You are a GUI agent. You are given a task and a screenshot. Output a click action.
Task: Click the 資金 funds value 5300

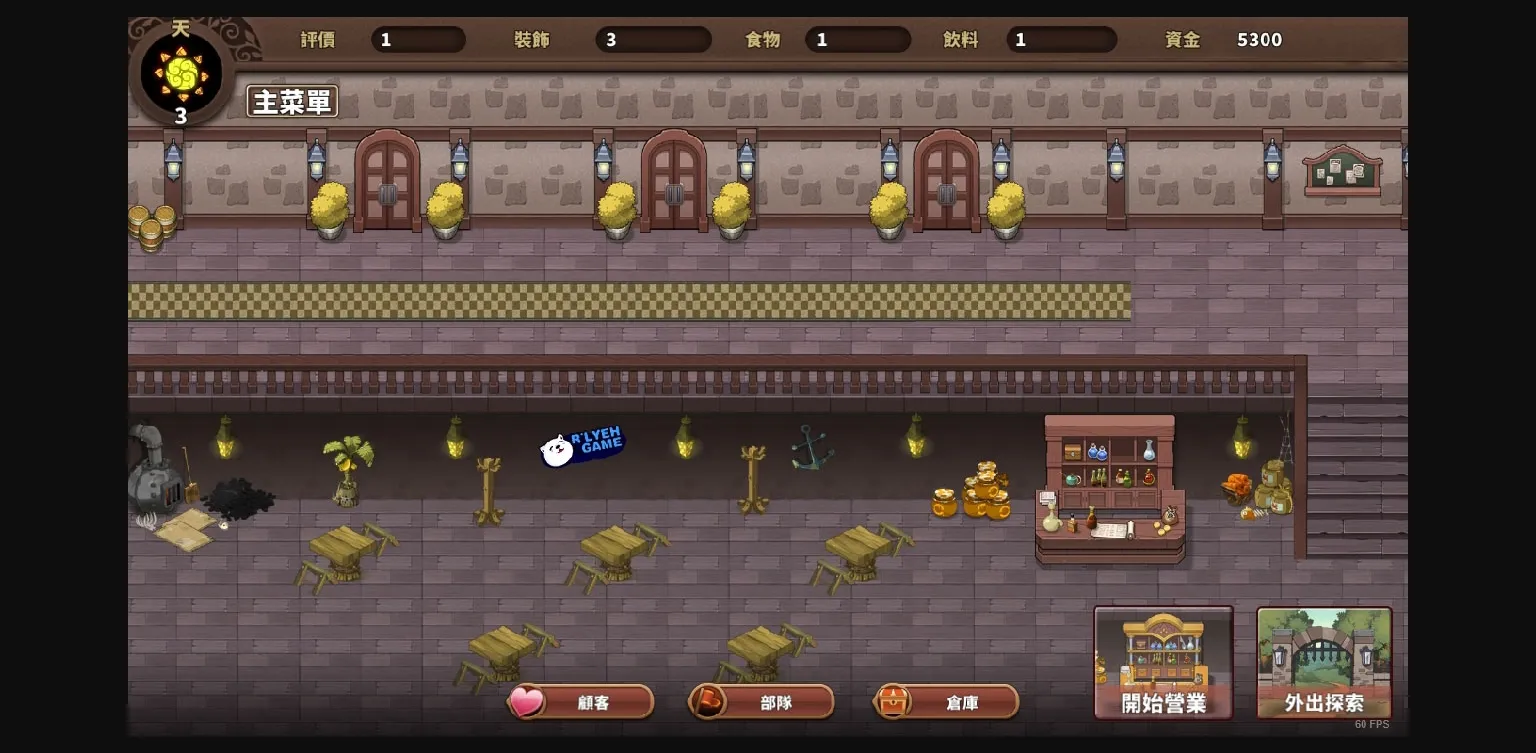pos(1258,40)
